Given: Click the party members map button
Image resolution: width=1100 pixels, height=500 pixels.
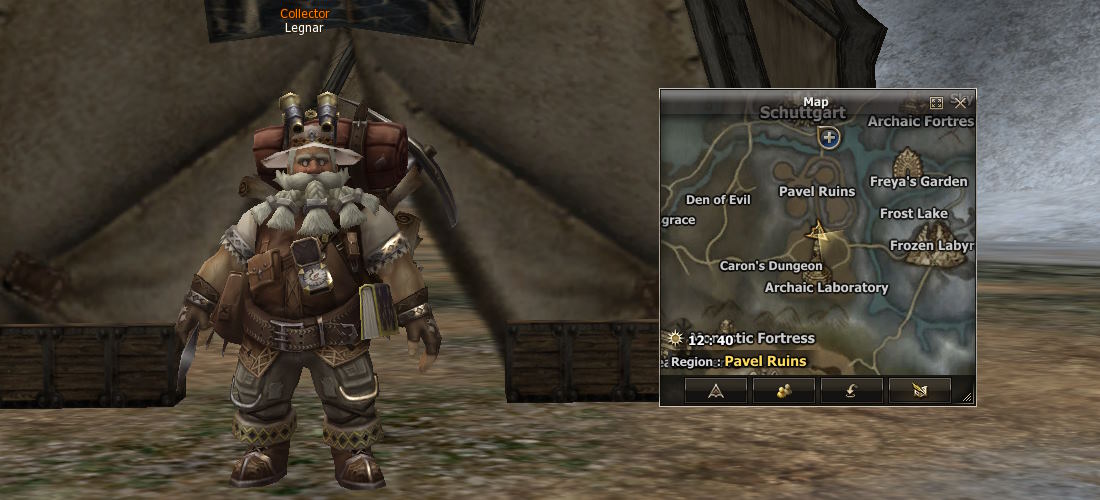Looking at the screenshot, I should (x=784, y=391).
